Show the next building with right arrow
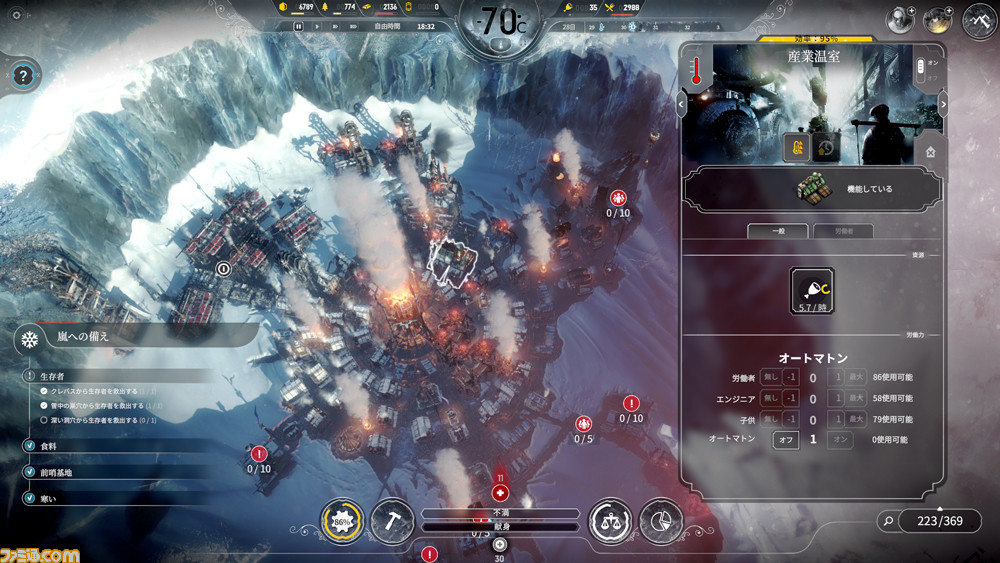1000x563 pixels. (942, 105)
